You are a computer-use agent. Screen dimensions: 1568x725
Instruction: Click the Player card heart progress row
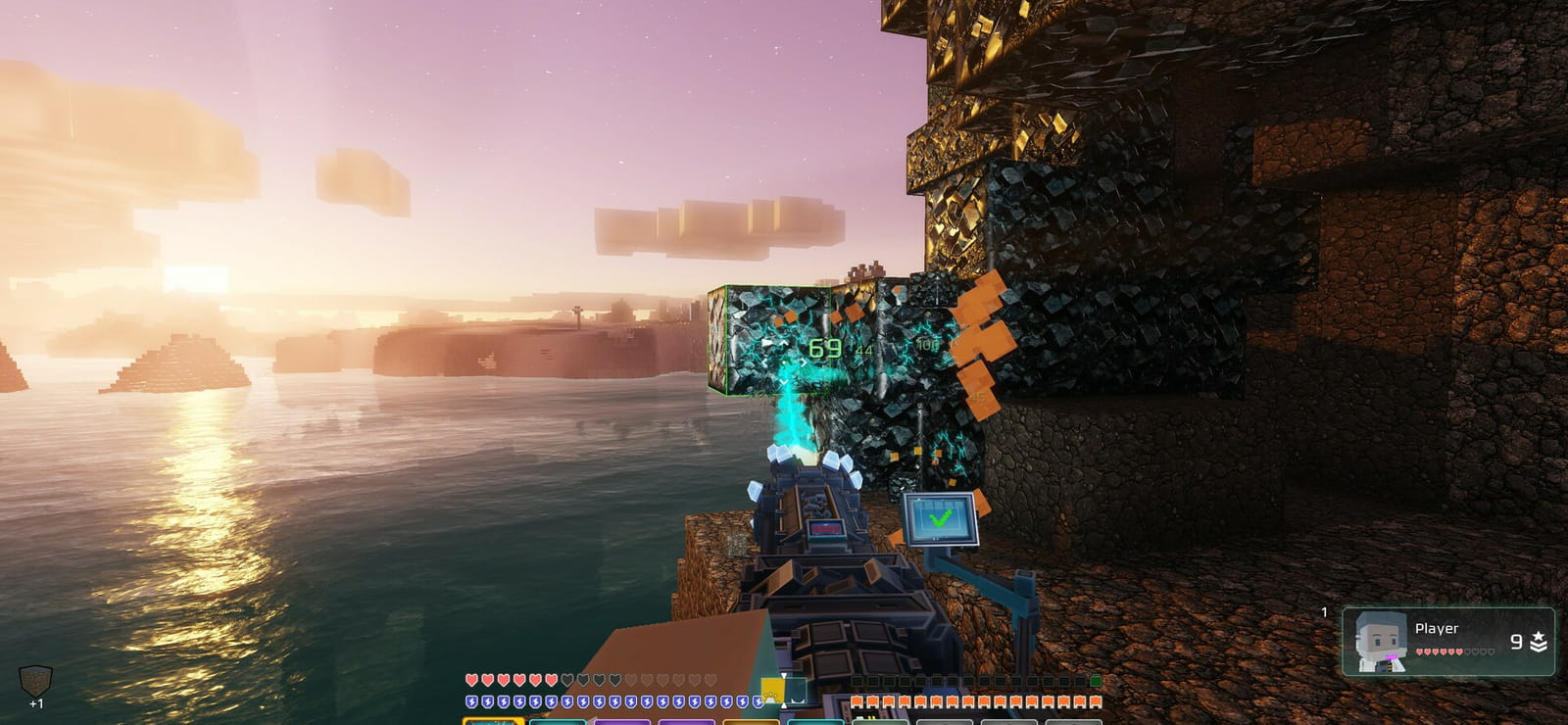pos(1441,652)
